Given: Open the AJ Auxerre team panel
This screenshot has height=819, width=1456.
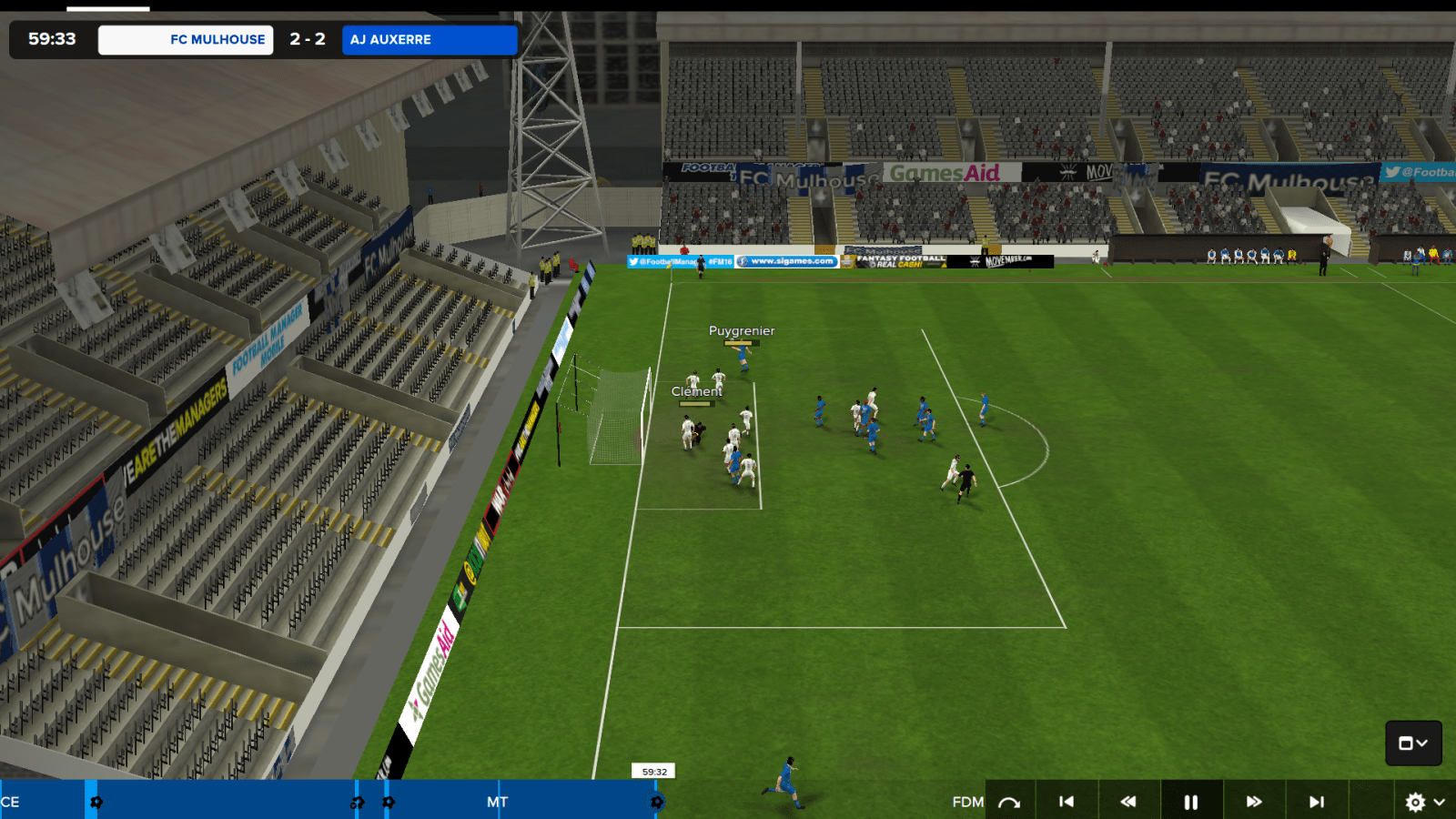Looking at the screenshot, I should coord(429,39).
